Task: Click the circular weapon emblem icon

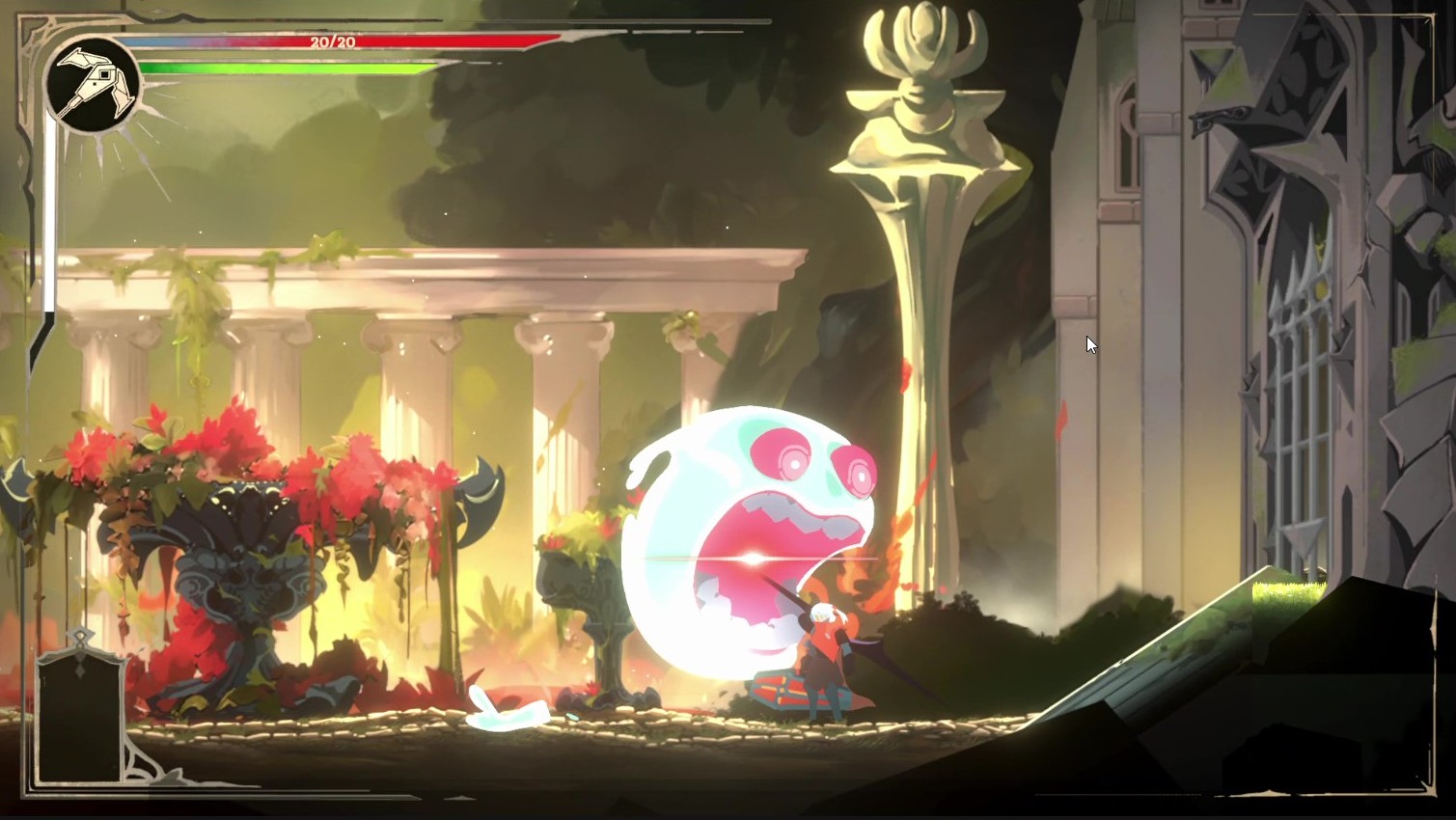Action: click(93, 85)
